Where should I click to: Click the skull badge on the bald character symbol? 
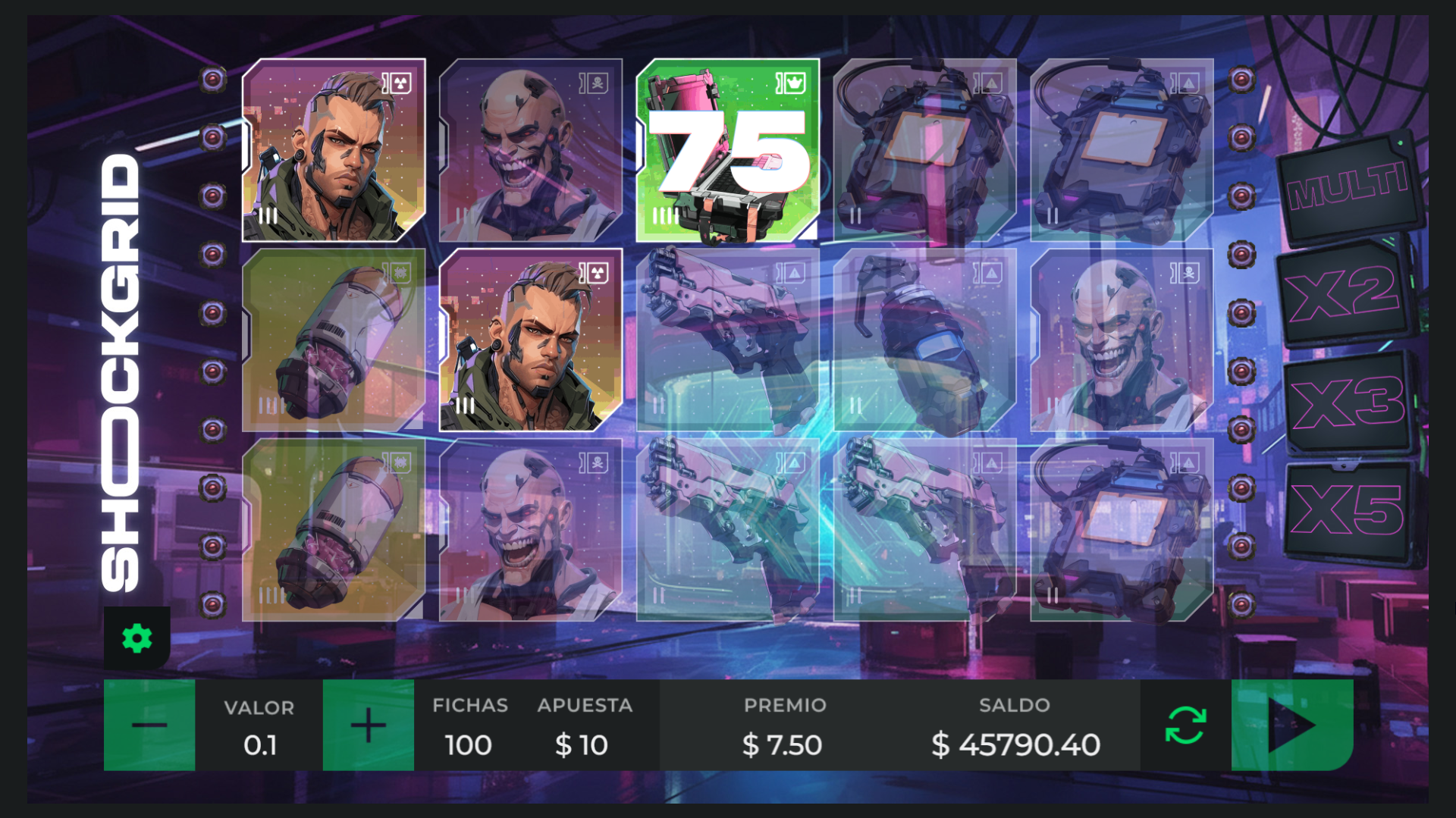coord(596,83)
